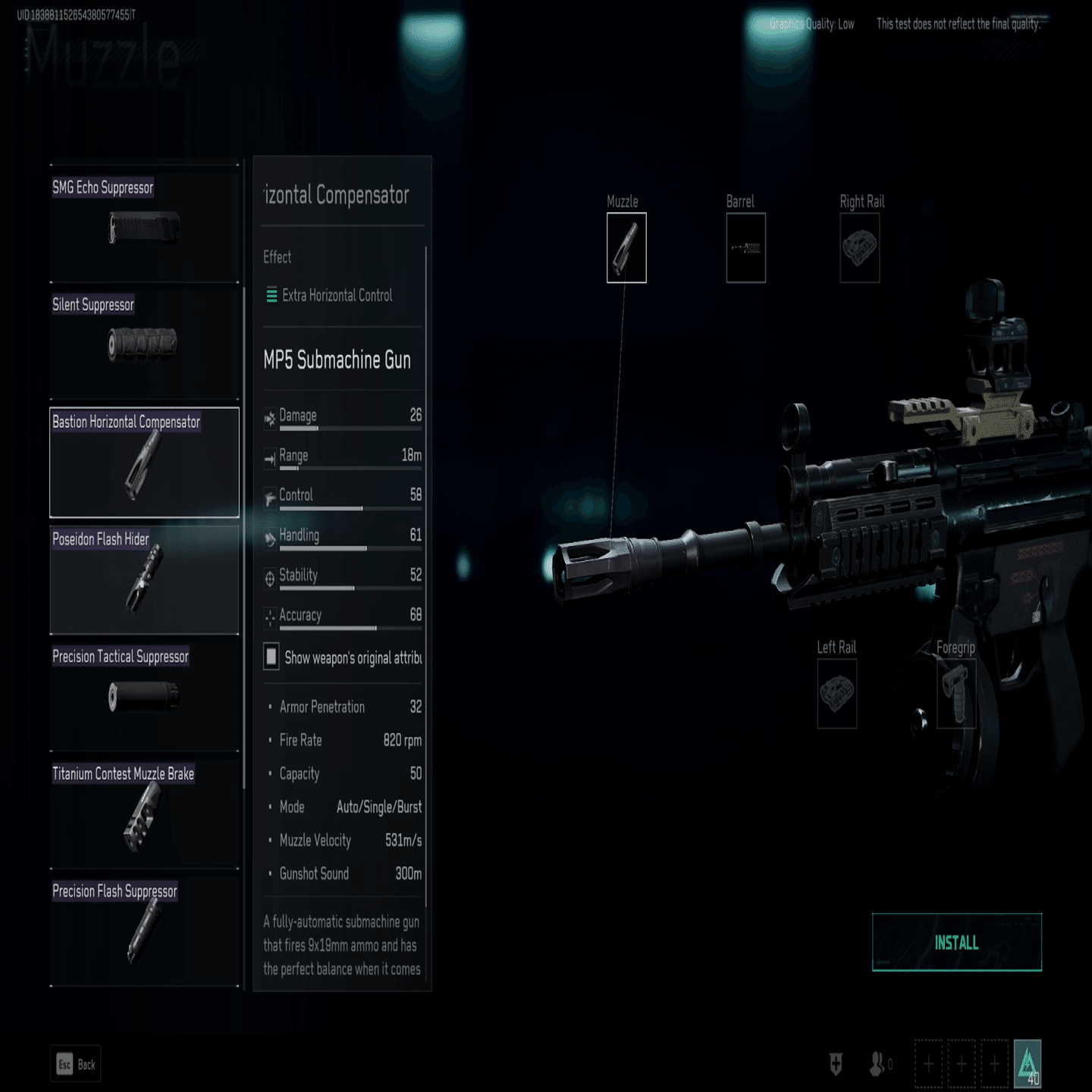
Task: Click the teal triangle level icon
Action: point(1028,1063)
